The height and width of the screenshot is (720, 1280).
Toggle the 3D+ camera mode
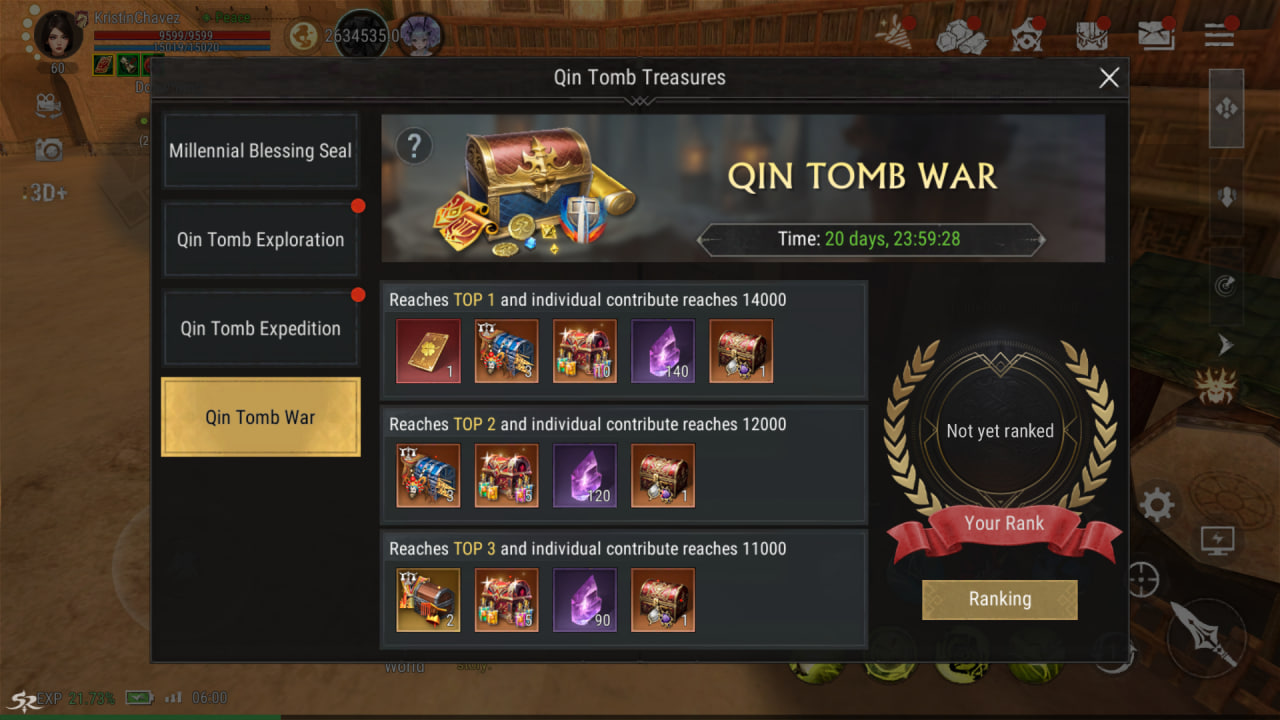point(47,193)
